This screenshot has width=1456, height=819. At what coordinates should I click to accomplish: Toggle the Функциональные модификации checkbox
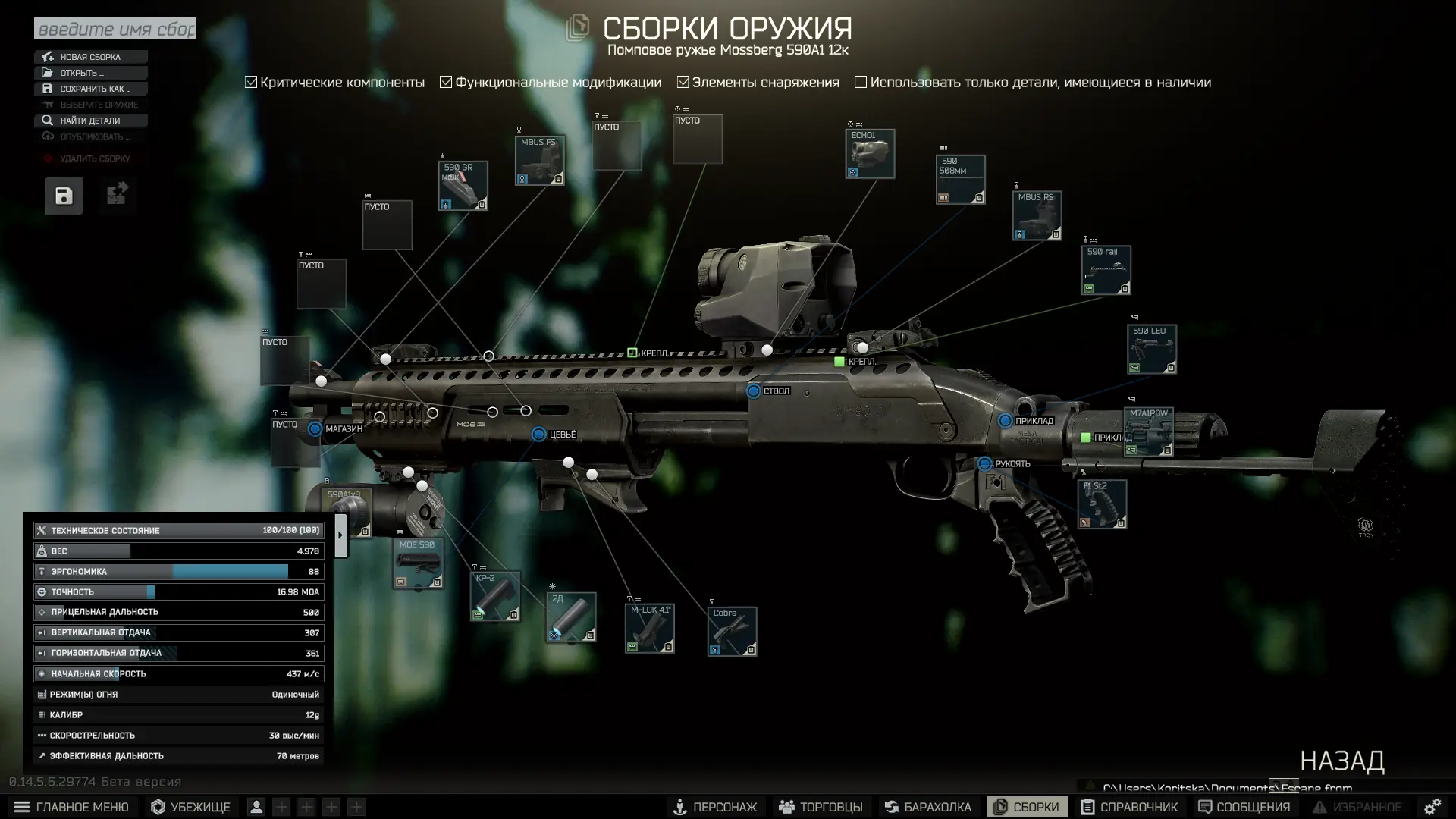[x=446, y=82]
